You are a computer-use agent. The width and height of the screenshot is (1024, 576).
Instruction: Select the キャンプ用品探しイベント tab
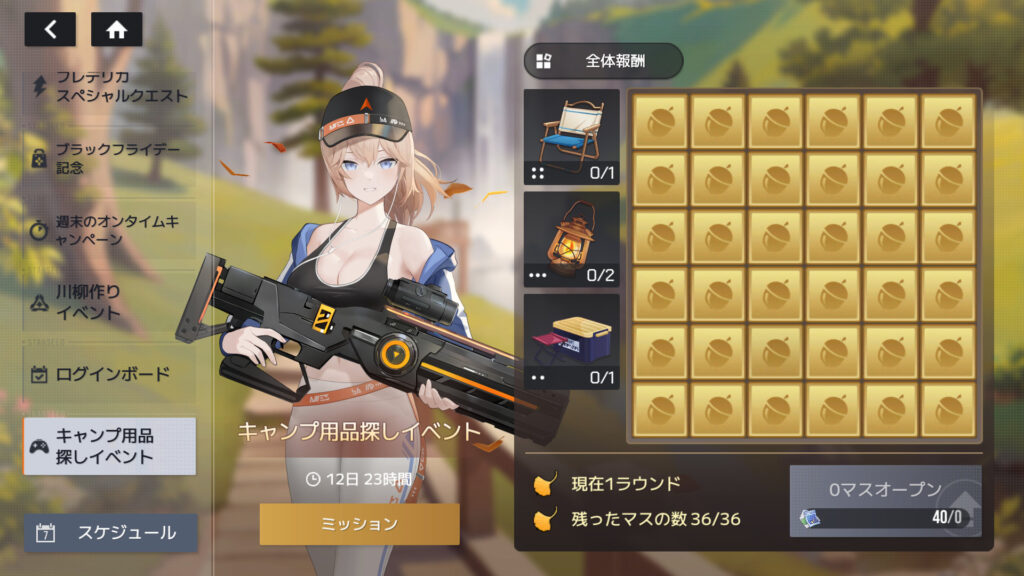(110, 446)
